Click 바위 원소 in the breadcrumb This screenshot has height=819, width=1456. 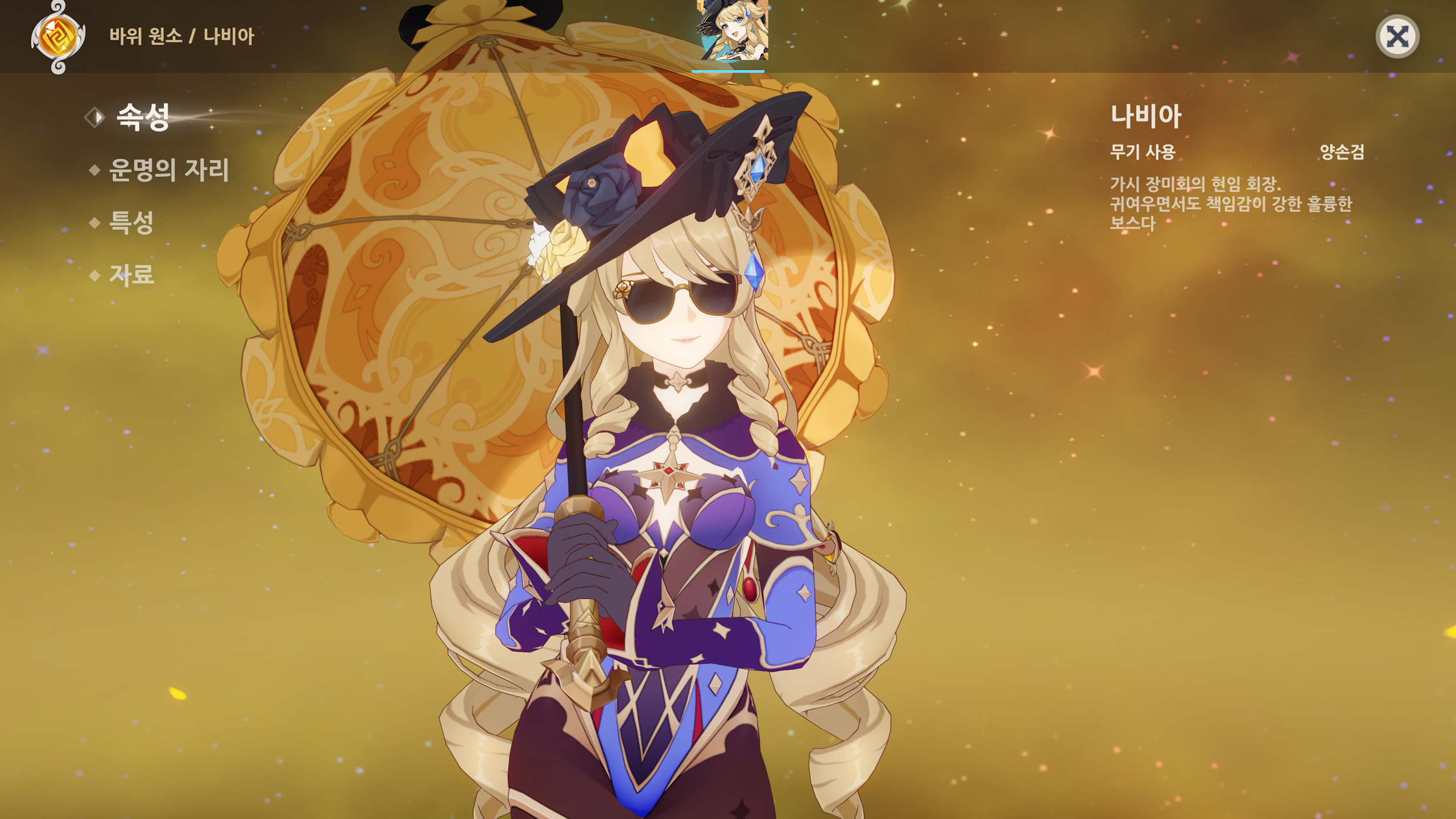tap(147, 36)
